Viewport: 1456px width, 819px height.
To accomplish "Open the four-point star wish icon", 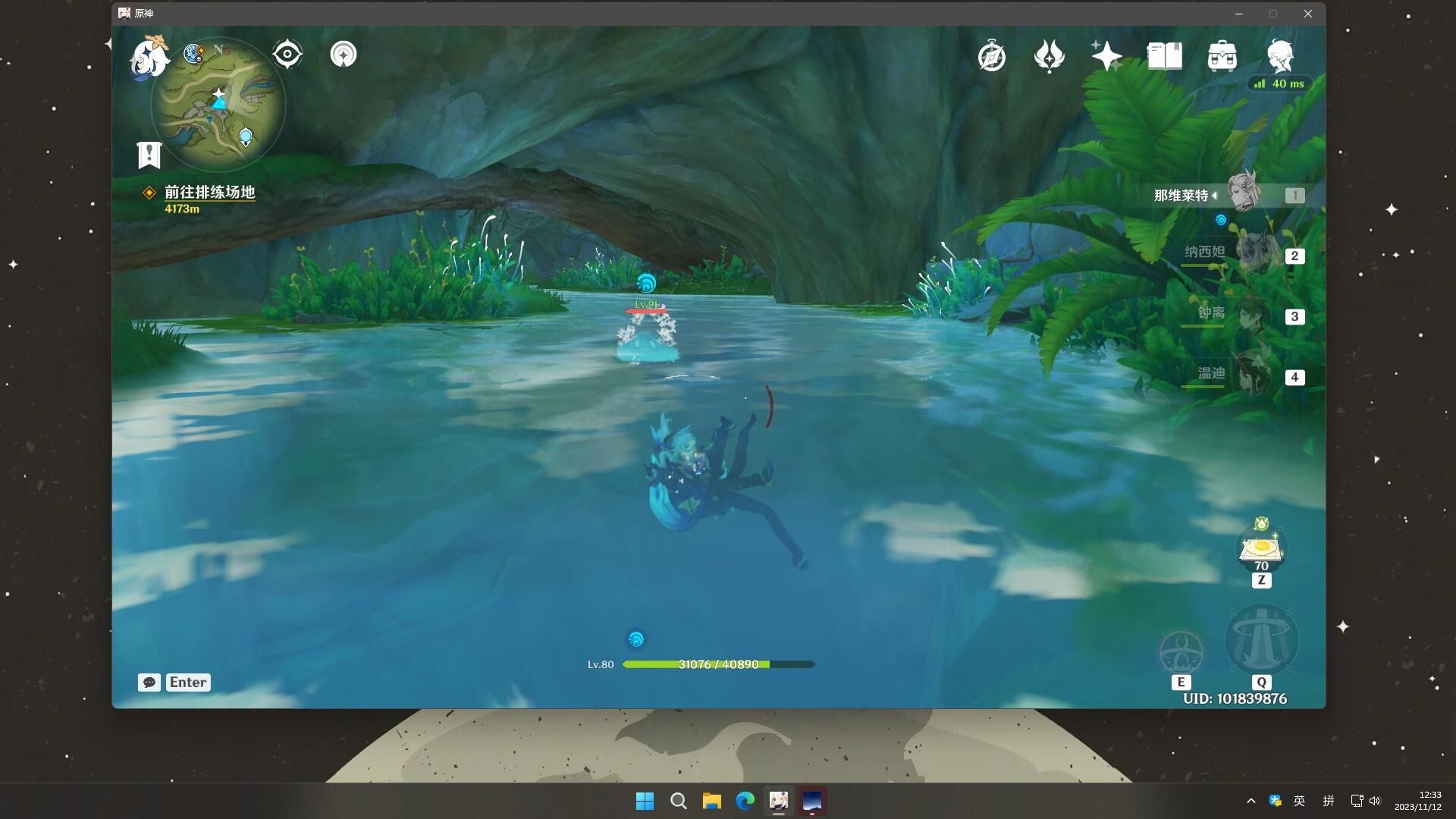I will click(x=1106, y=56).
